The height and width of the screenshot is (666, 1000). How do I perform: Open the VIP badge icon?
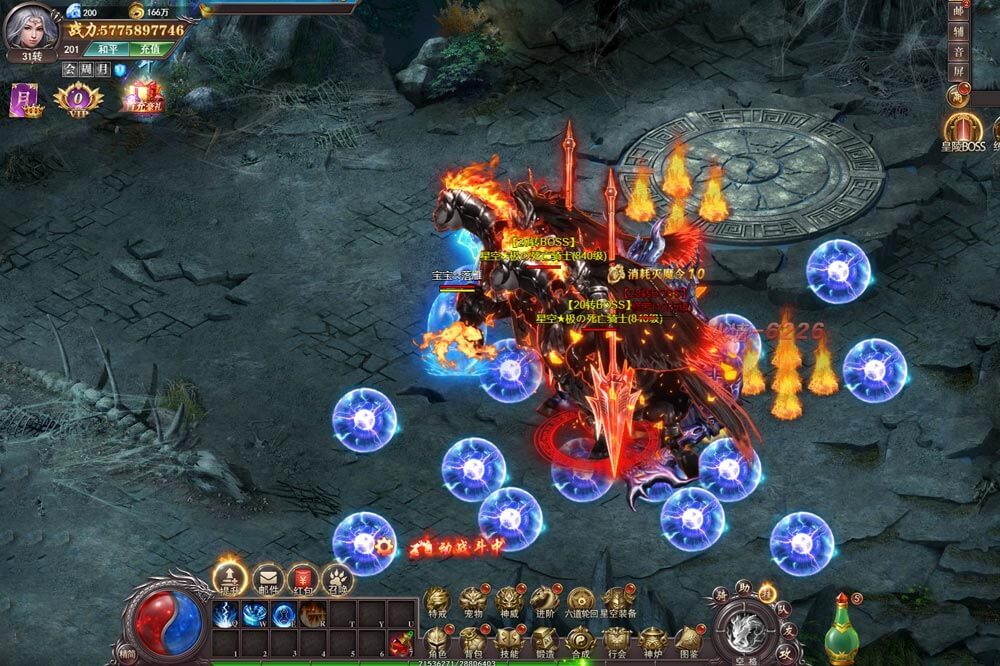pos(78,97)
